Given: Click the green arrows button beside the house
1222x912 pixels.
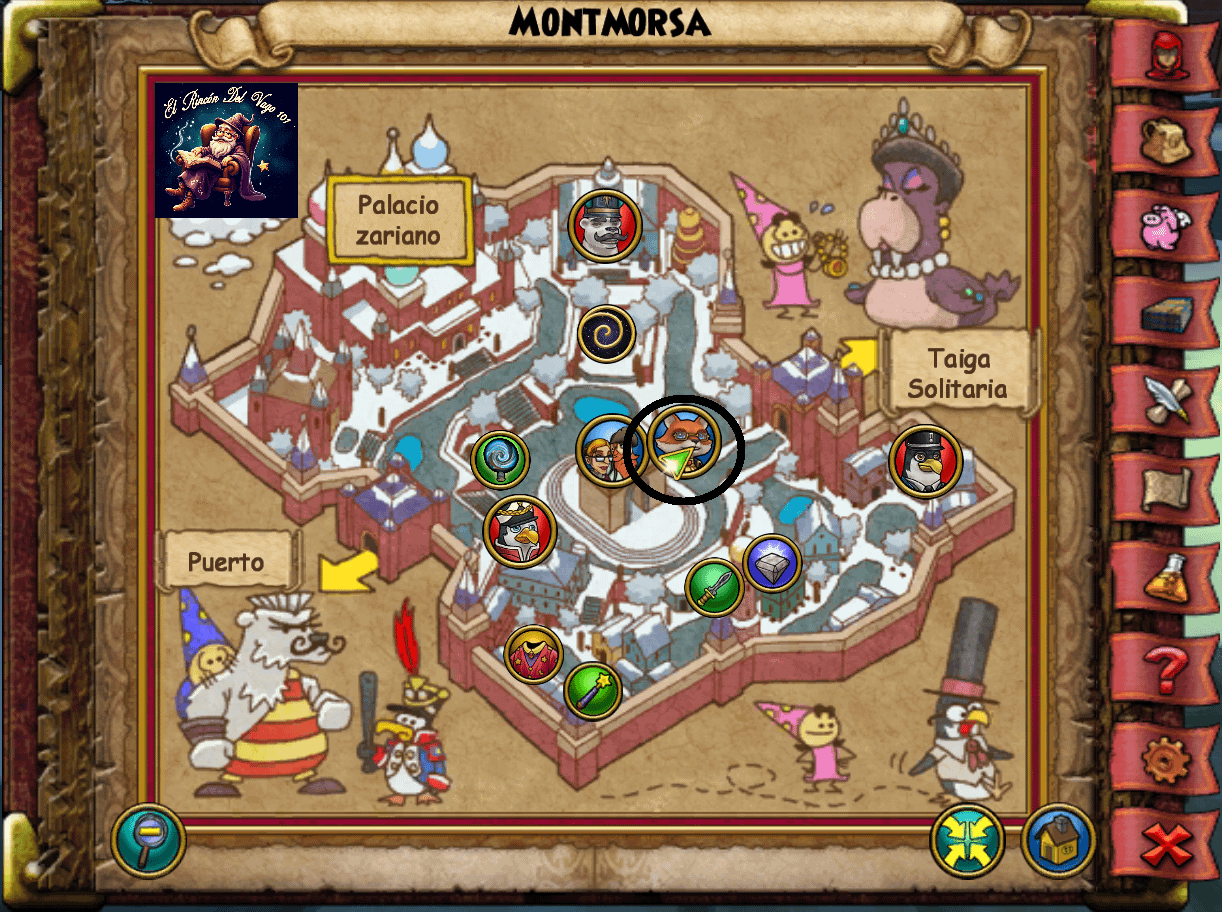Looking at the screenshot, I should tap(967, 841).
